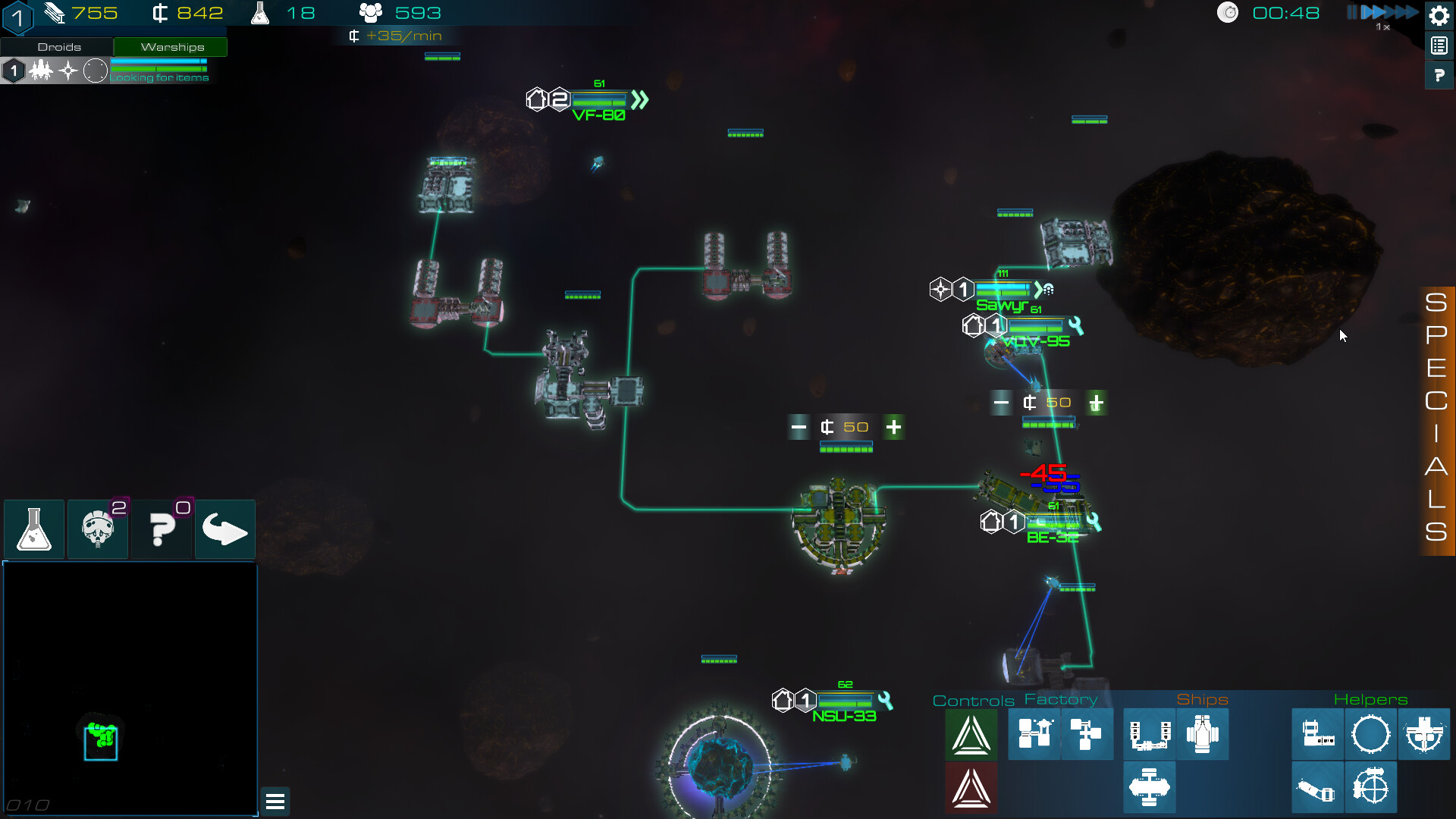
Task: Select the curved arrow recall icon
Action: pos(224,529)
